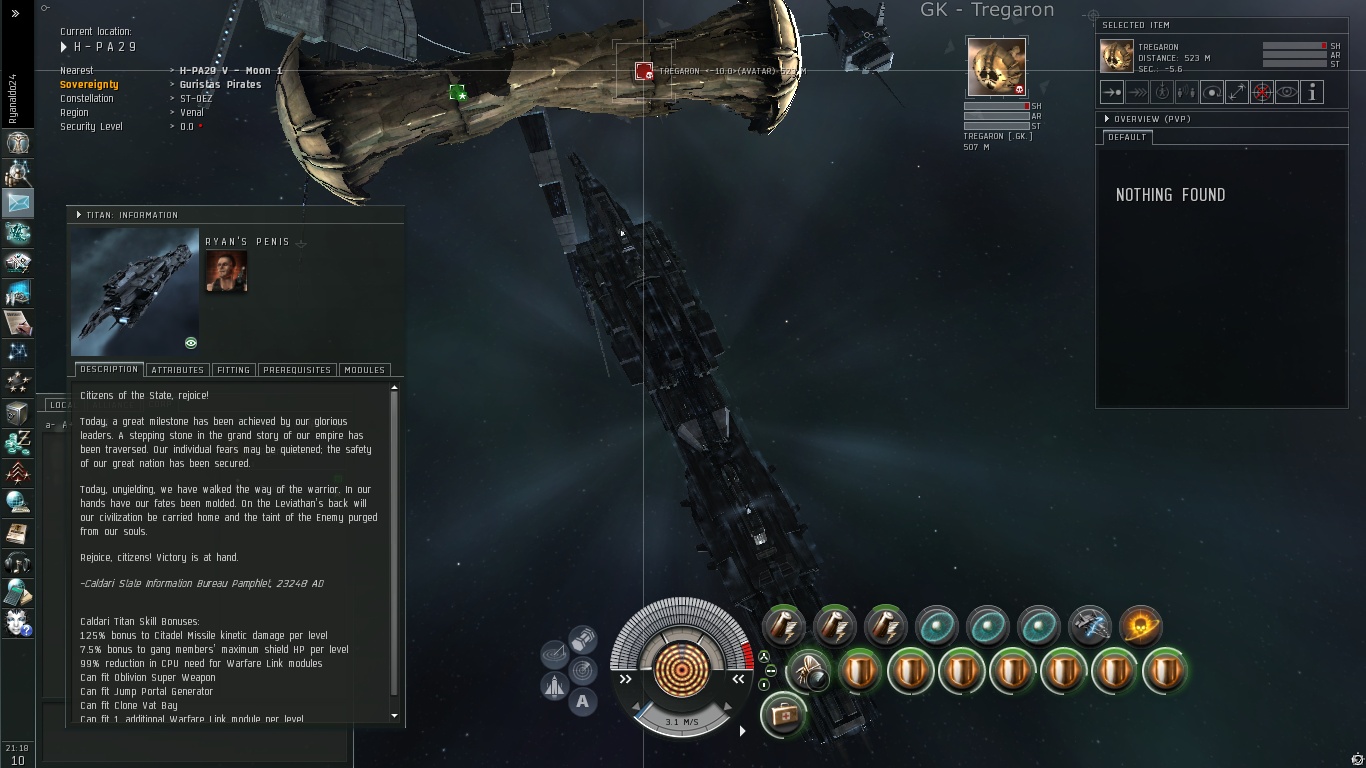1366x768 pixels.
Task: Click the Look At eye button
Action: tap(1287, 92)
